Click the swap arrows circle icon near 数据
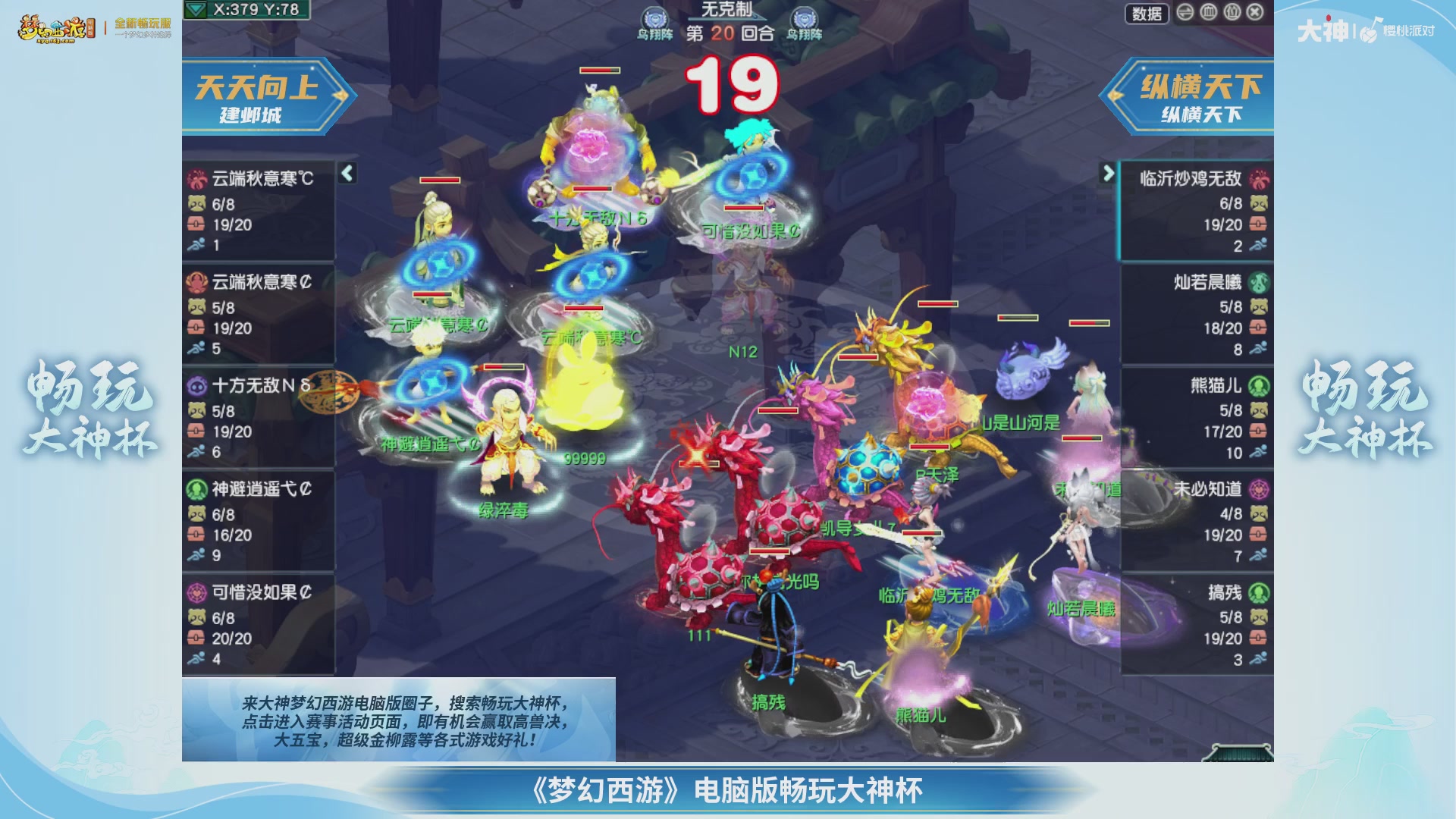 point(1184,14)
